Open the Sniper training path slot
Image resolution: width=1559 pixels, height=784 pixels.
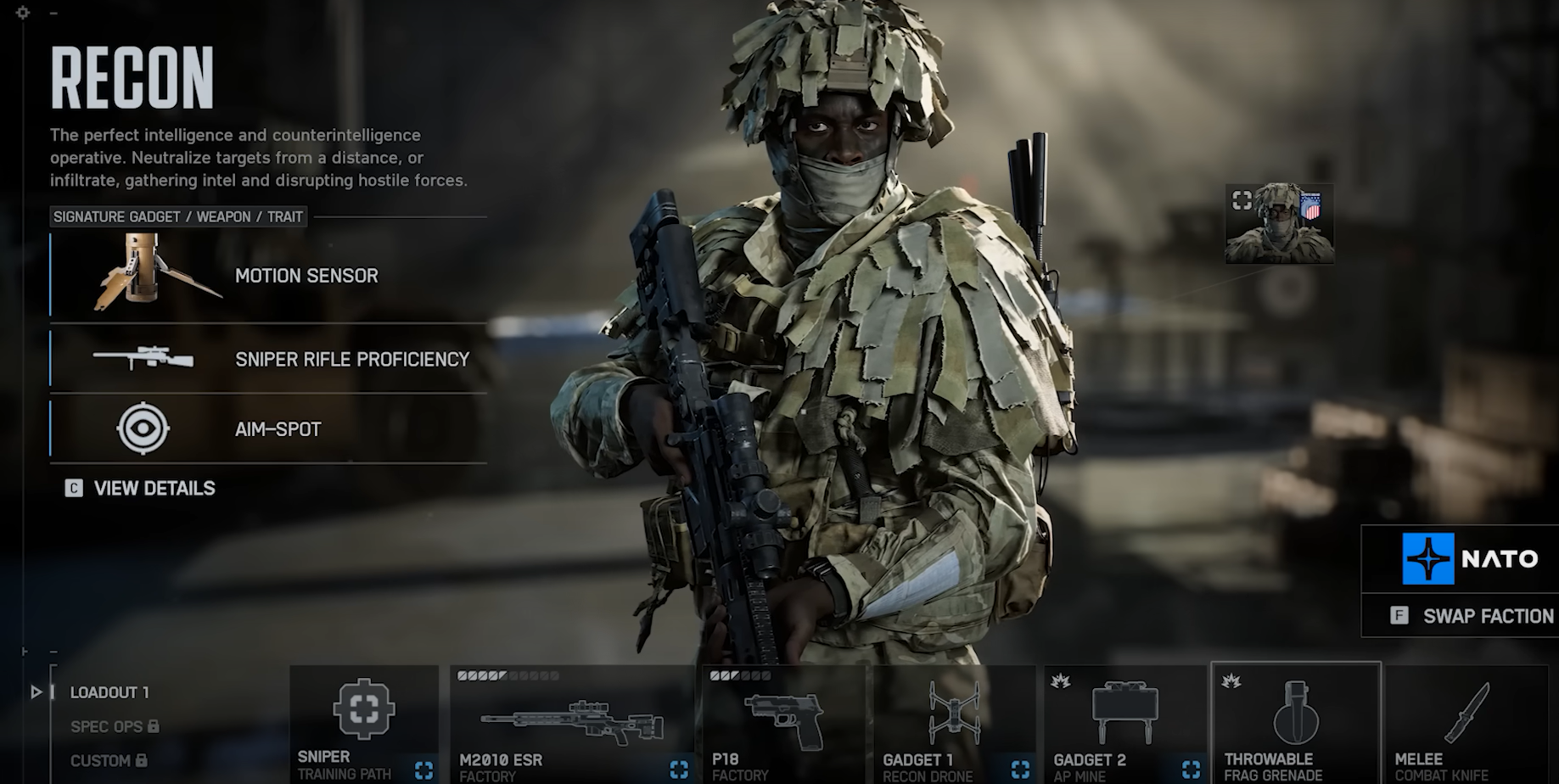[364, 724]
